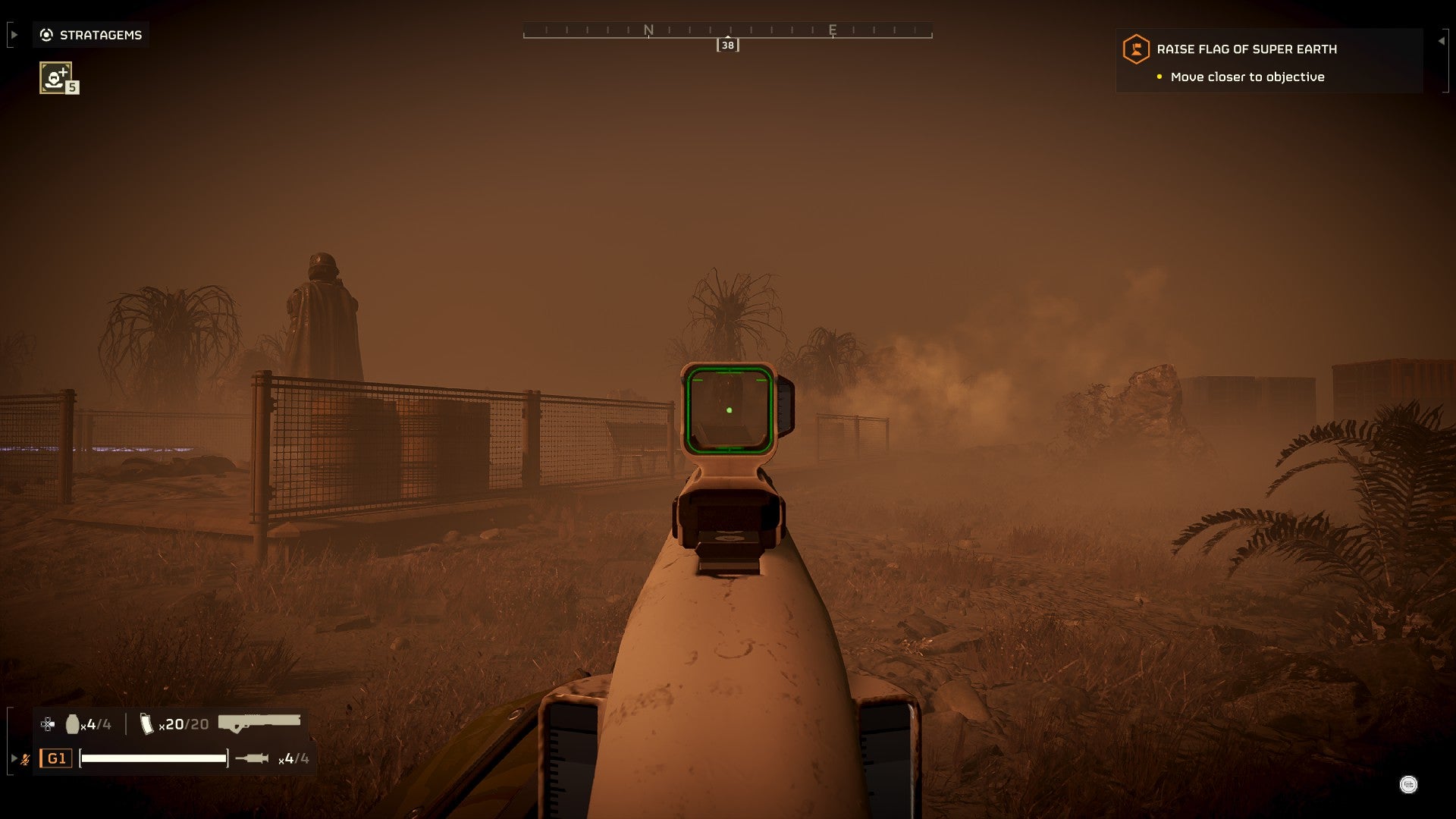Select the Reinforce stratagem icon
This screenshot has width=1456, height=819.
pos(55,78)
